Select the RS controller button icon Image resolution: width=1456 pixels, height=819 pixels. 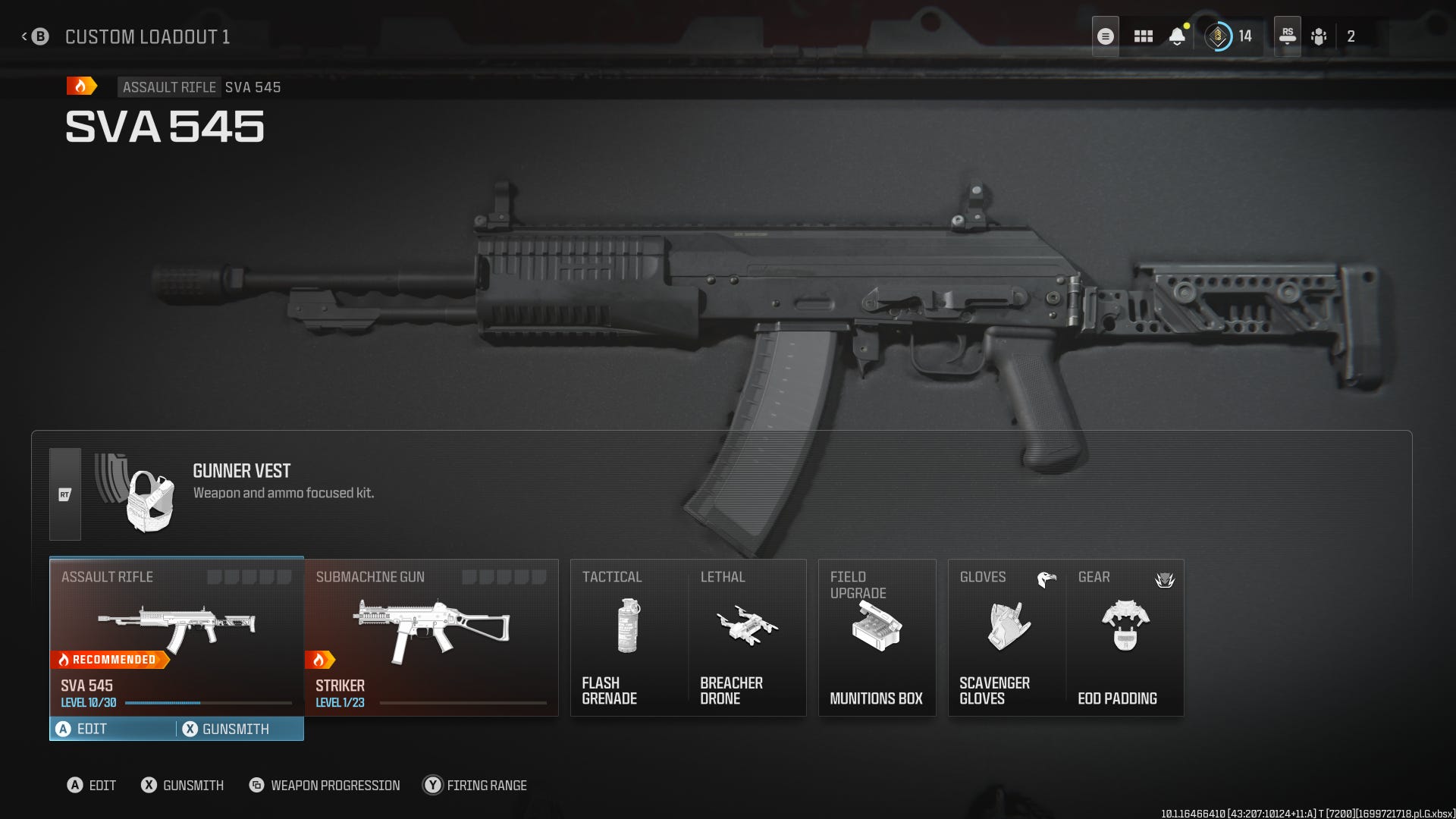coord(1288,36)
